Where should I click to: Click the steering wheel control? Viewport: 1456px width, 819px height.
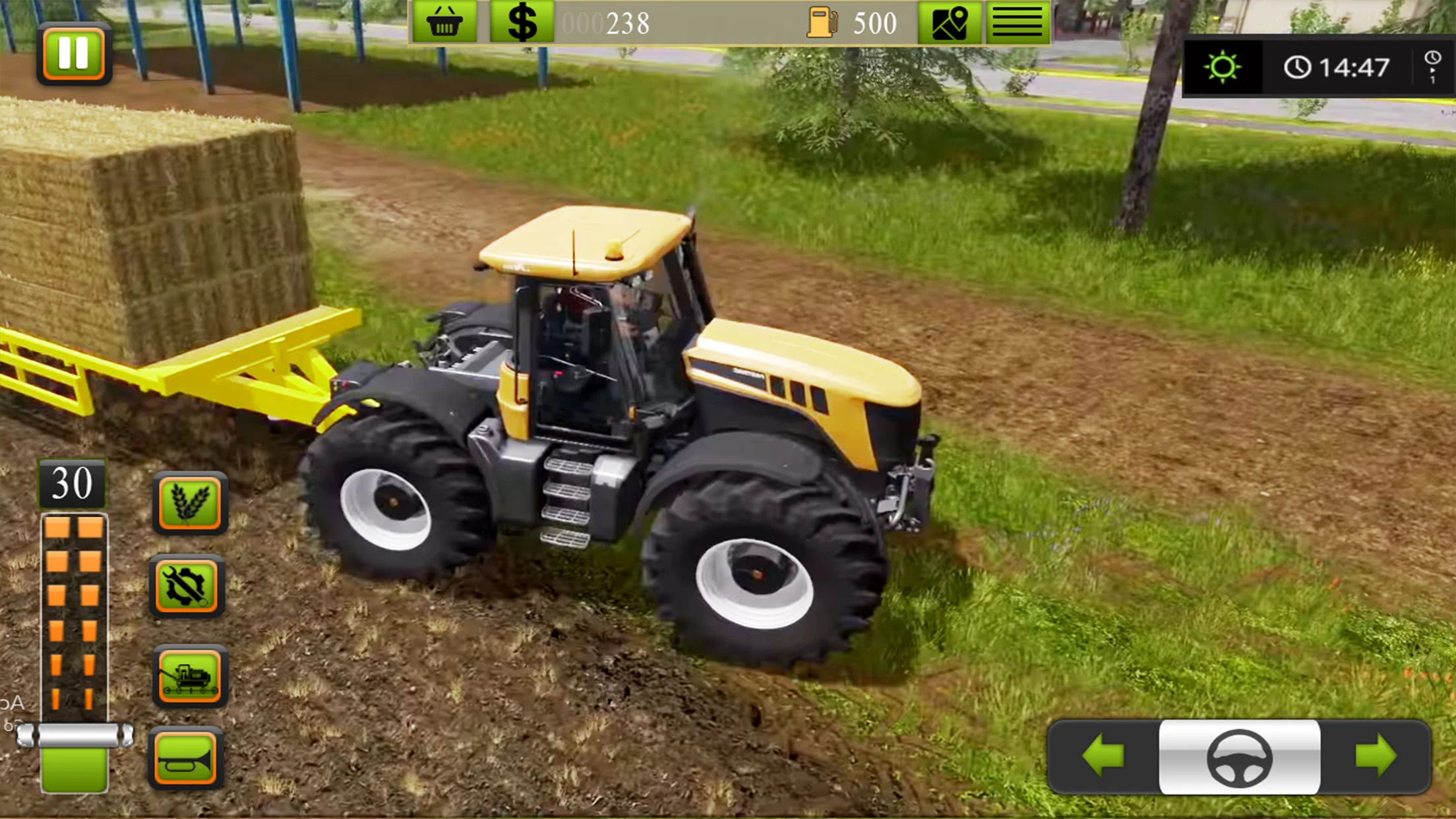point(1239,758)
